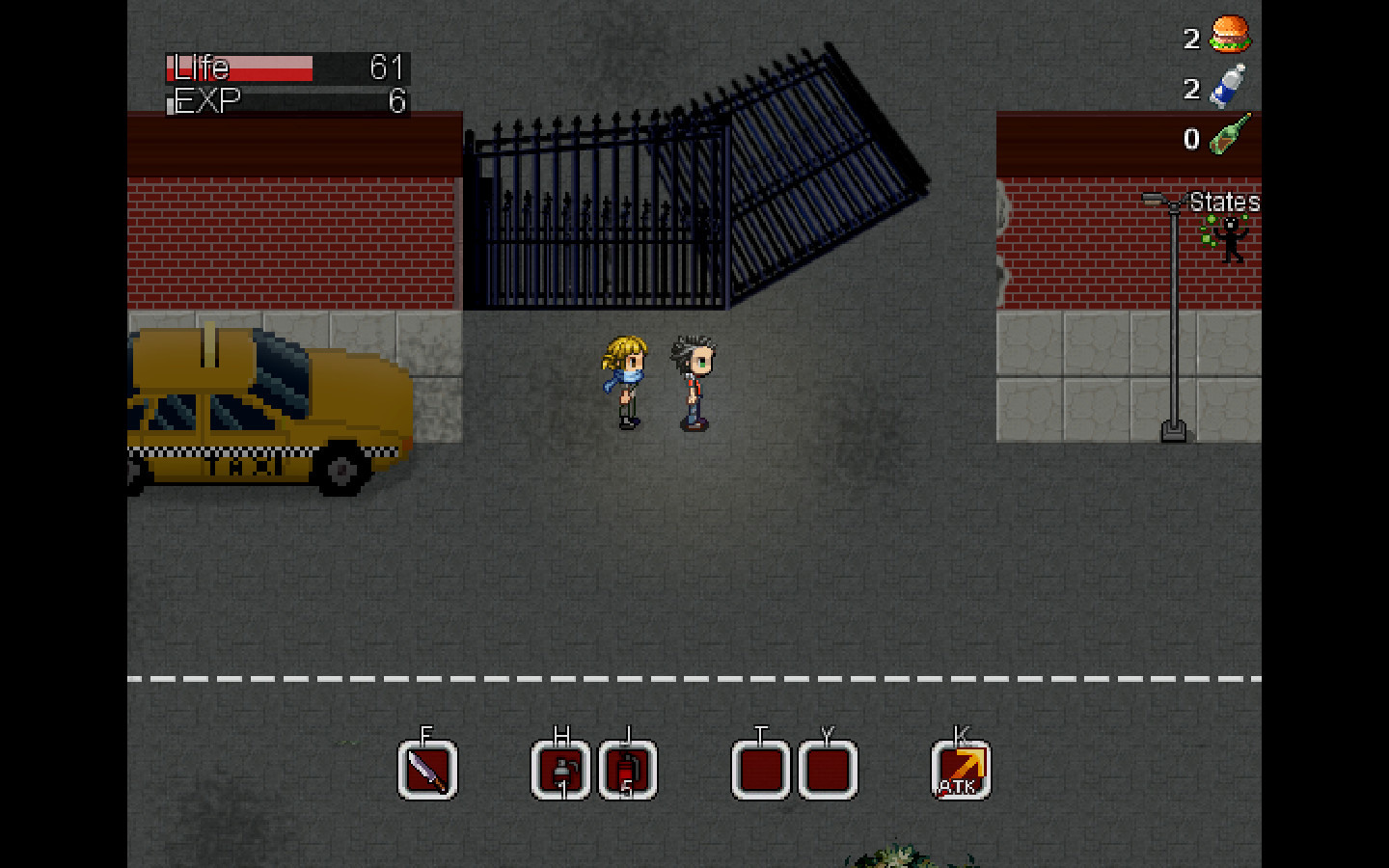1389x868 pixels.
Task: Click the States label text
Action: pos(1225,203)
